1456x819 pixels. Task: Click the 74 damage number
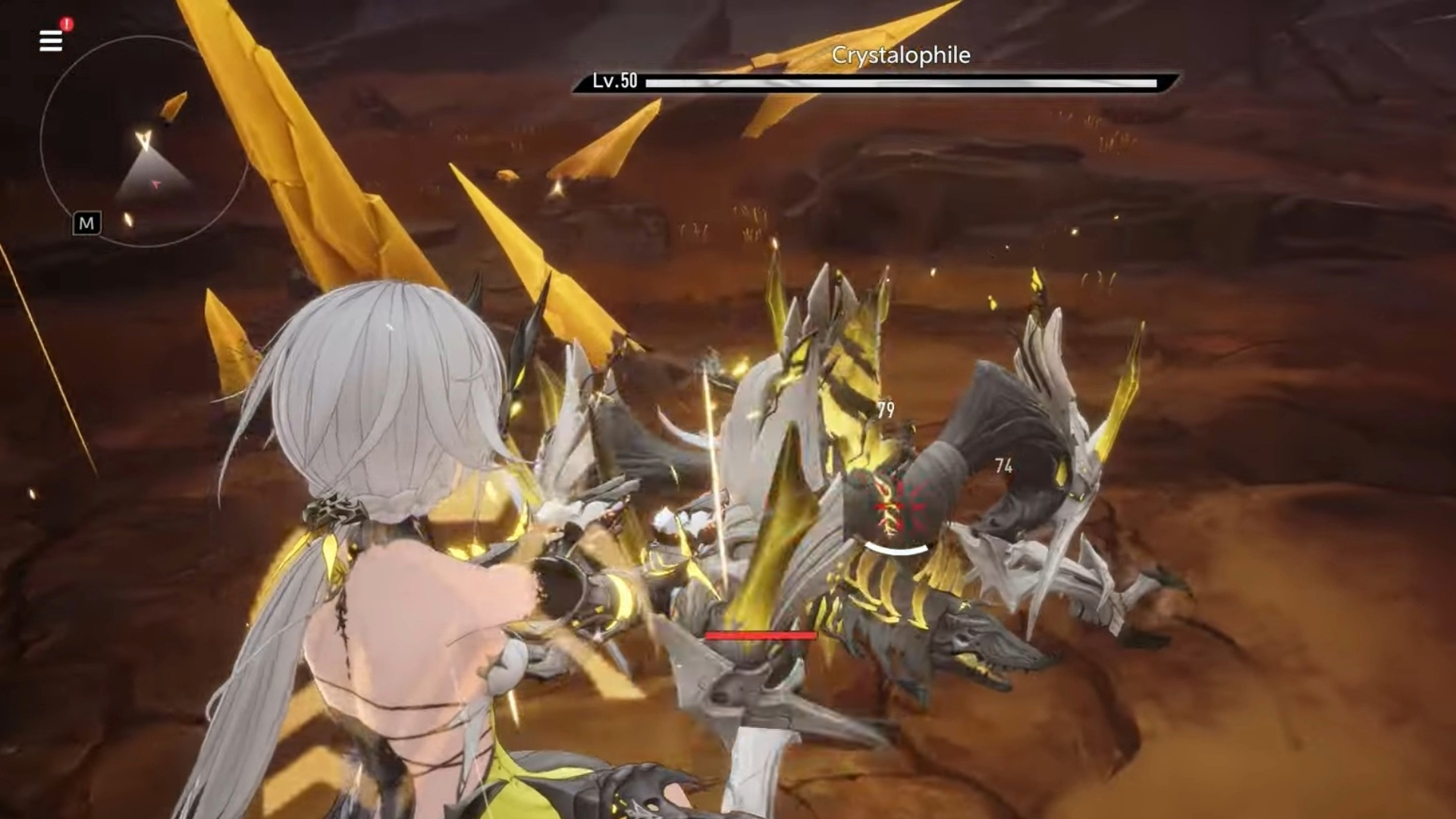click(1004, 468)
